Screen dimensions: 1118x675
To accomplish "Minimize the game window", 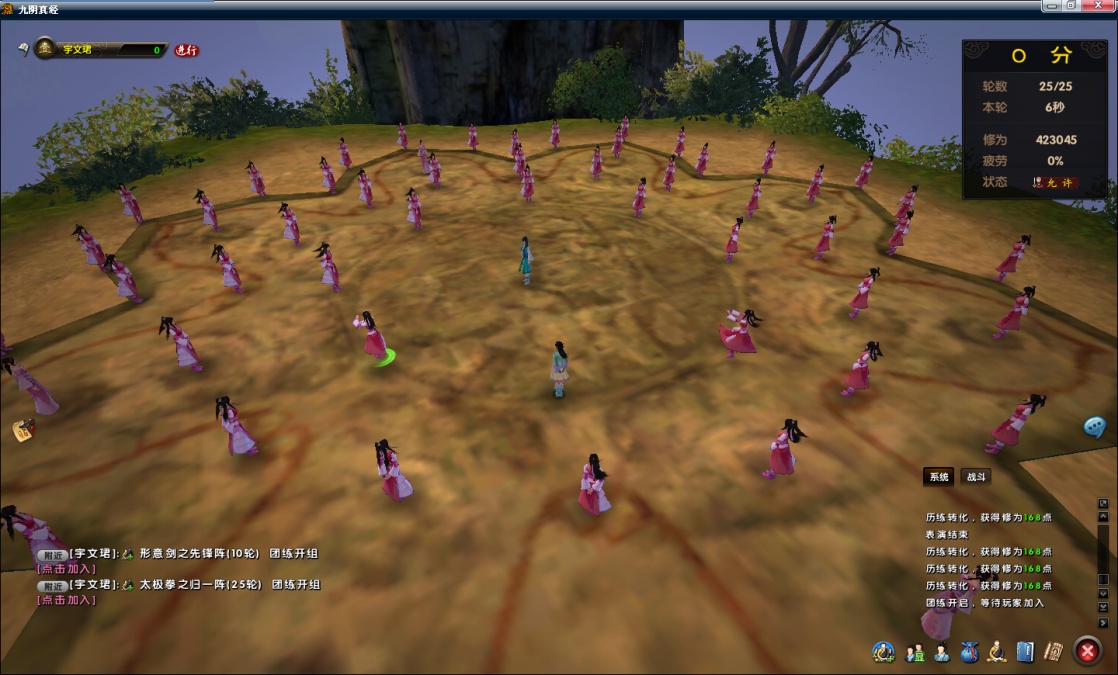I will point(1052,6).
